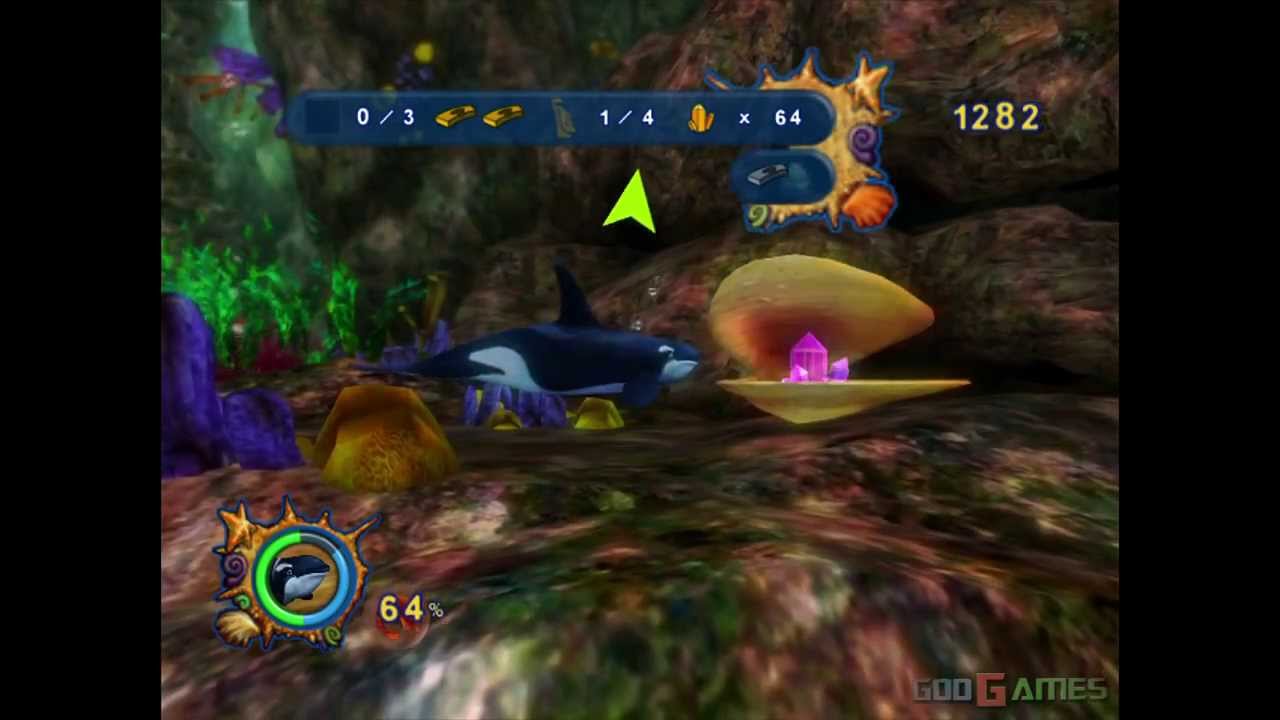The image size is (1280, 720).
Task: Click the gold bars collection tracker
Action: 479,117
